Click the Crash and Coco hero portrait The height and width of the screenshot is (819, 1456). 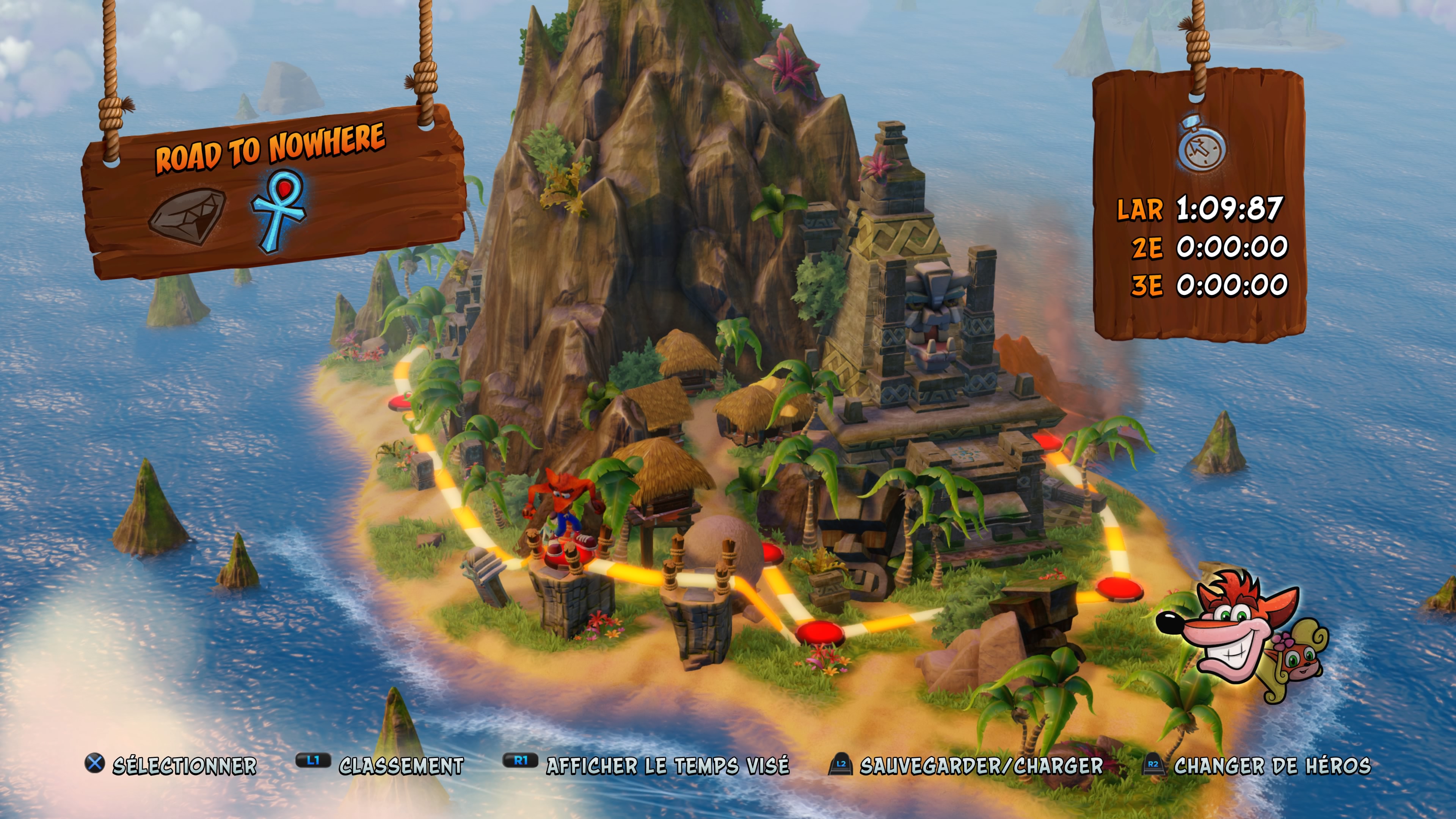[1244, 639]
